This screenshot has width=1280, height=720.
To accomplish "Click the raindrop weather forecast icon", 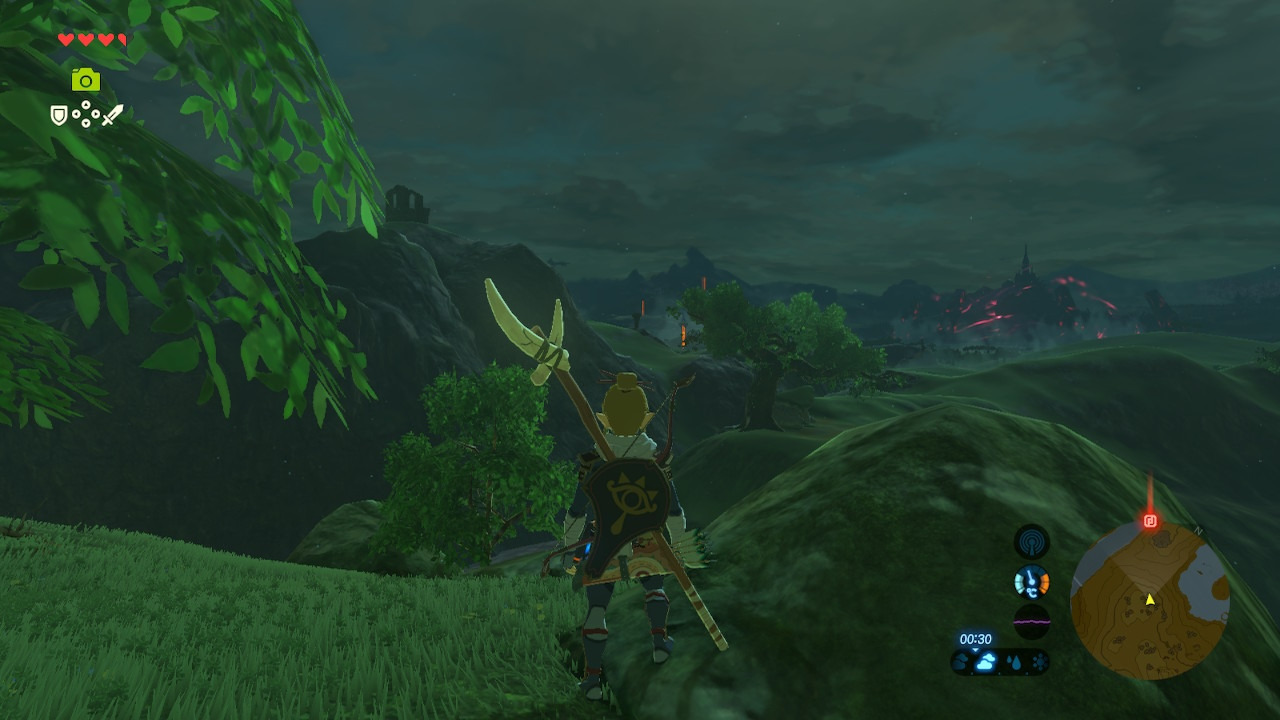I will click(x=1014, y=661).
